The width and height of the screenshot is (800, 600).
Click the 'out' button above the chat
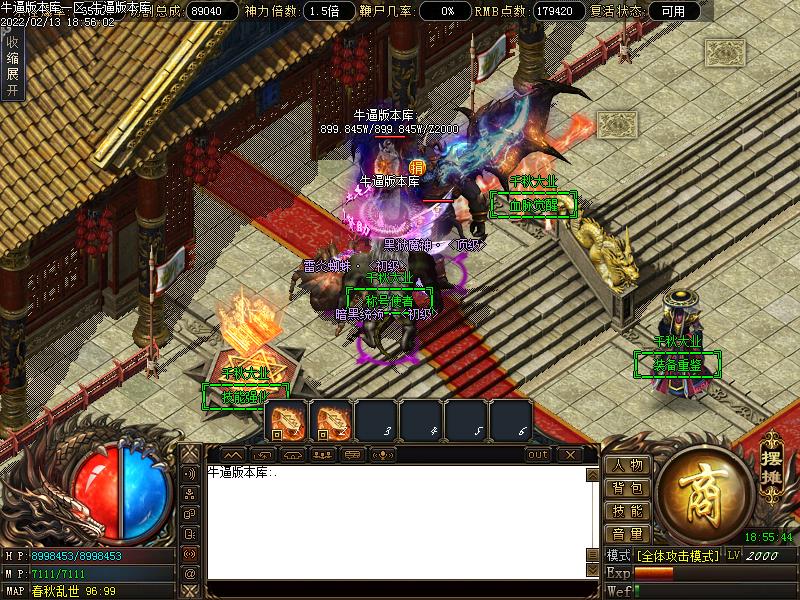538,455
